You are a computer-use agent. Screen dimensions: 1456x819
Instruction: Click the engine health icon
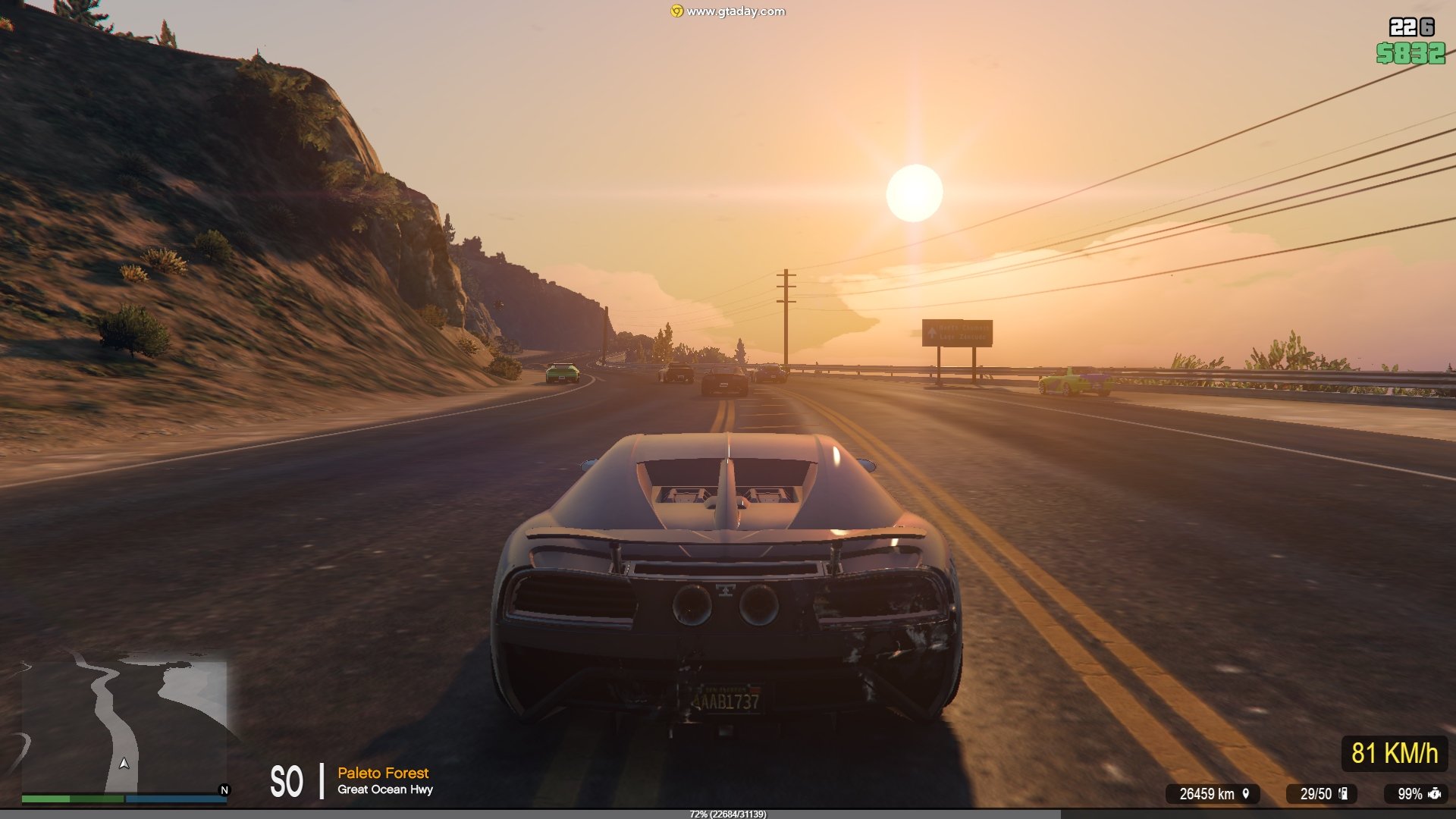click(1434, 793)
